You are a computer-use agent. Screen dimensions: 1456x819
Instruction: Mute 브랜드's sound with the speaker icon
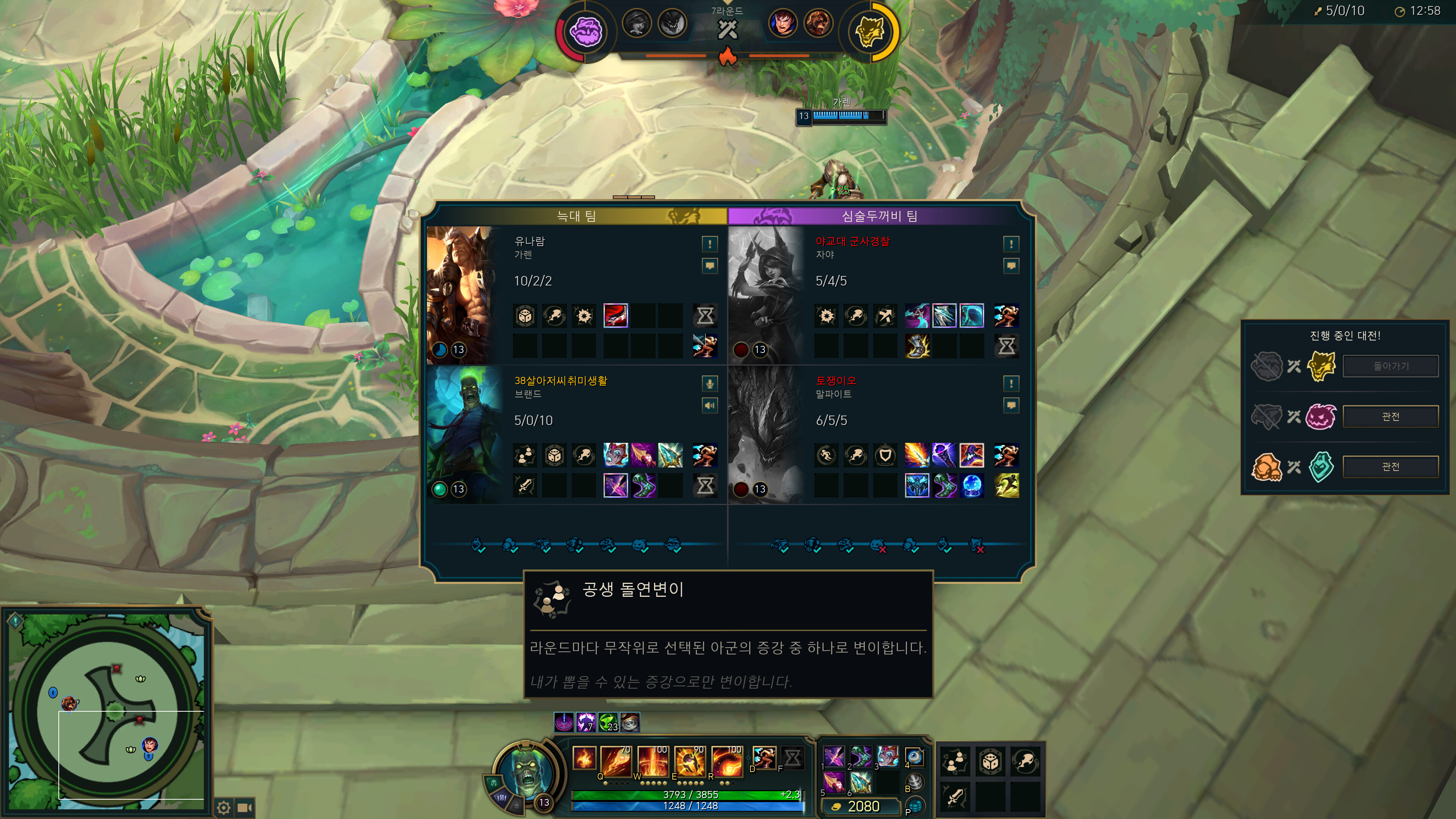click(710, 405)
